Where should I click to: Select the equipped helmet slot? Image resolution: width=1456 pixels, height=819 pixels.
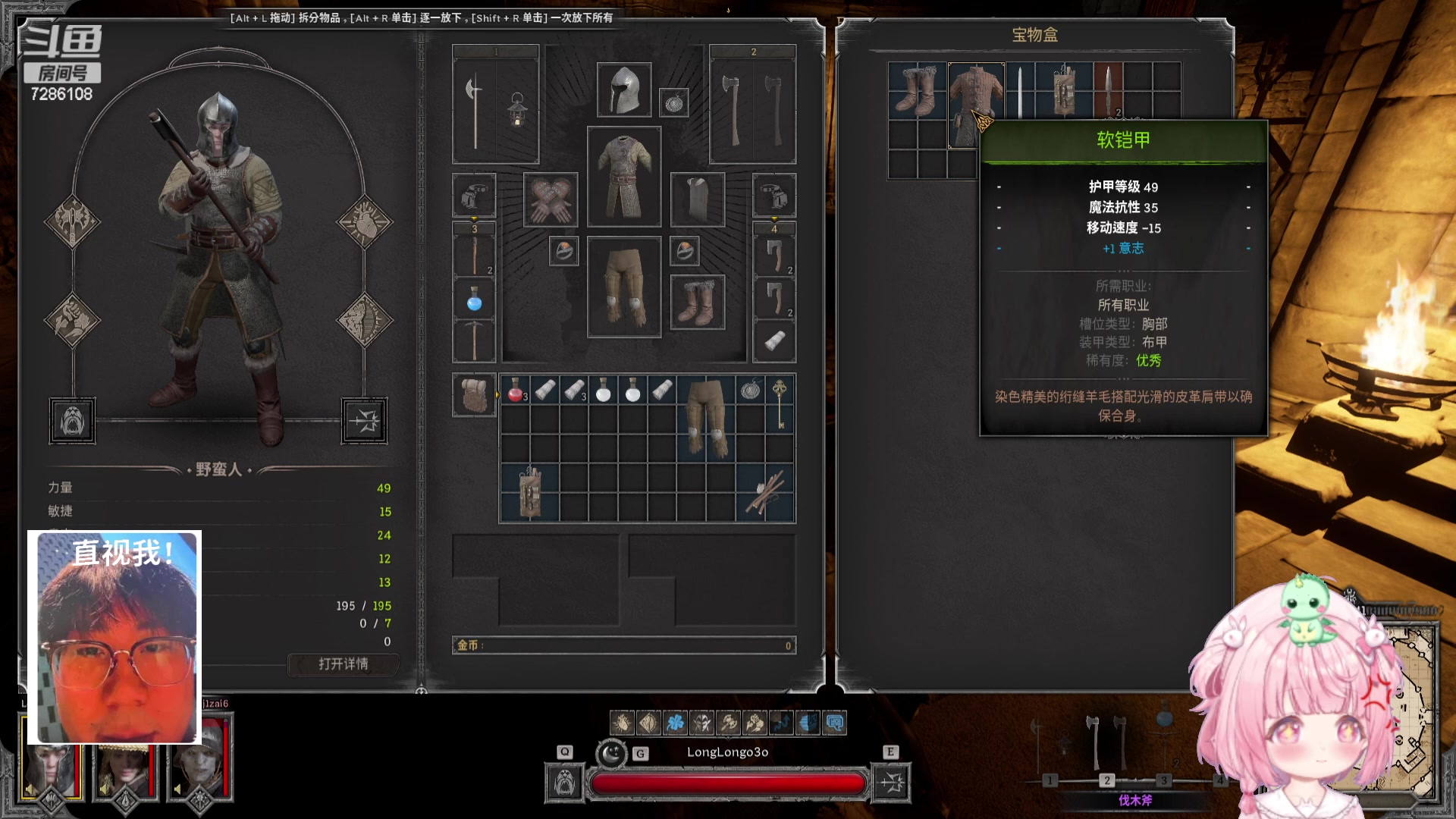click(624, 90)
